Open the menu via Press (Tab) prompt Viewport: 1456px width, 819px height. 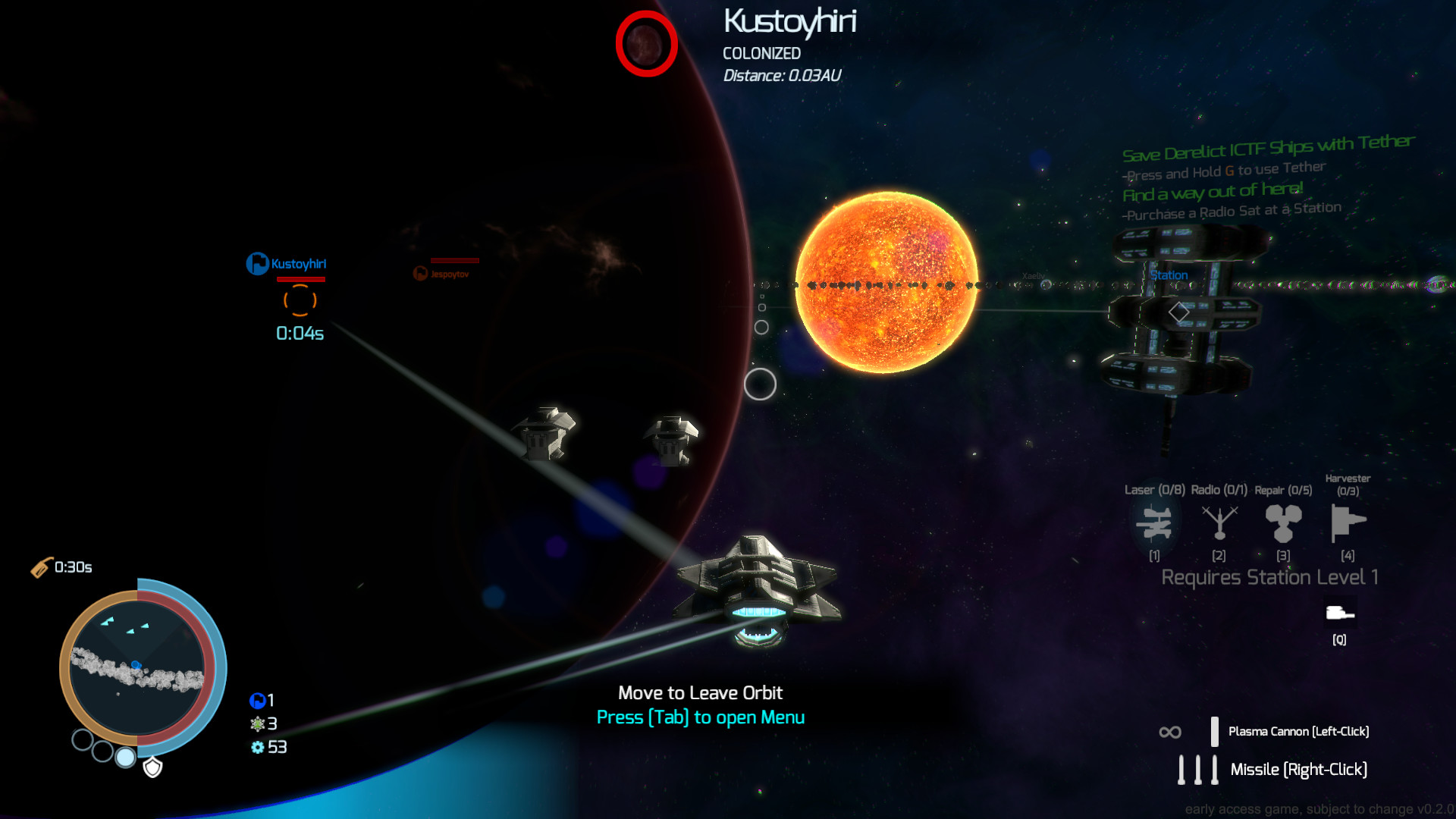pyautogui.click(x=700, y=717)
